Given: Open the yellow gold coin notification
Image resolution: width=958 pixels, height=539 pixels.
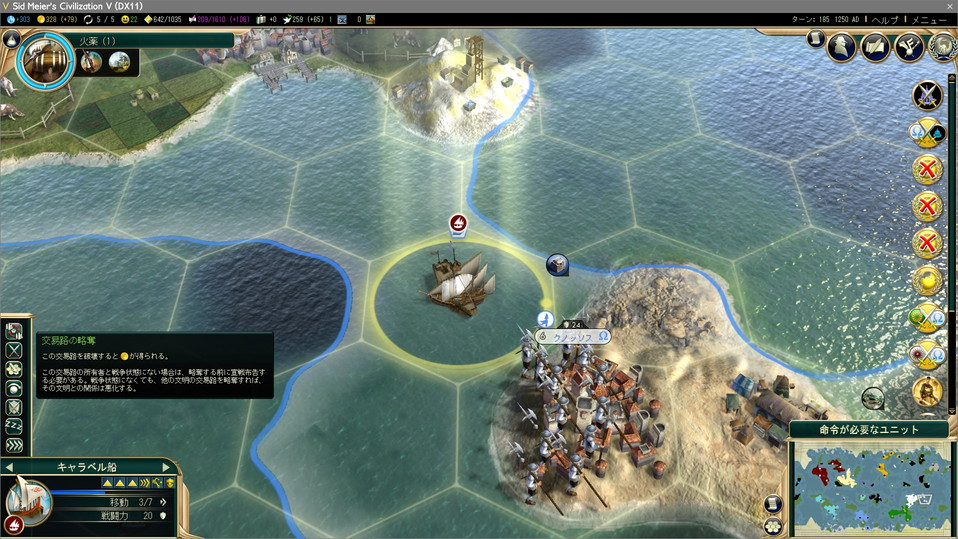Looking at the screenshot, I should point(928,281).
